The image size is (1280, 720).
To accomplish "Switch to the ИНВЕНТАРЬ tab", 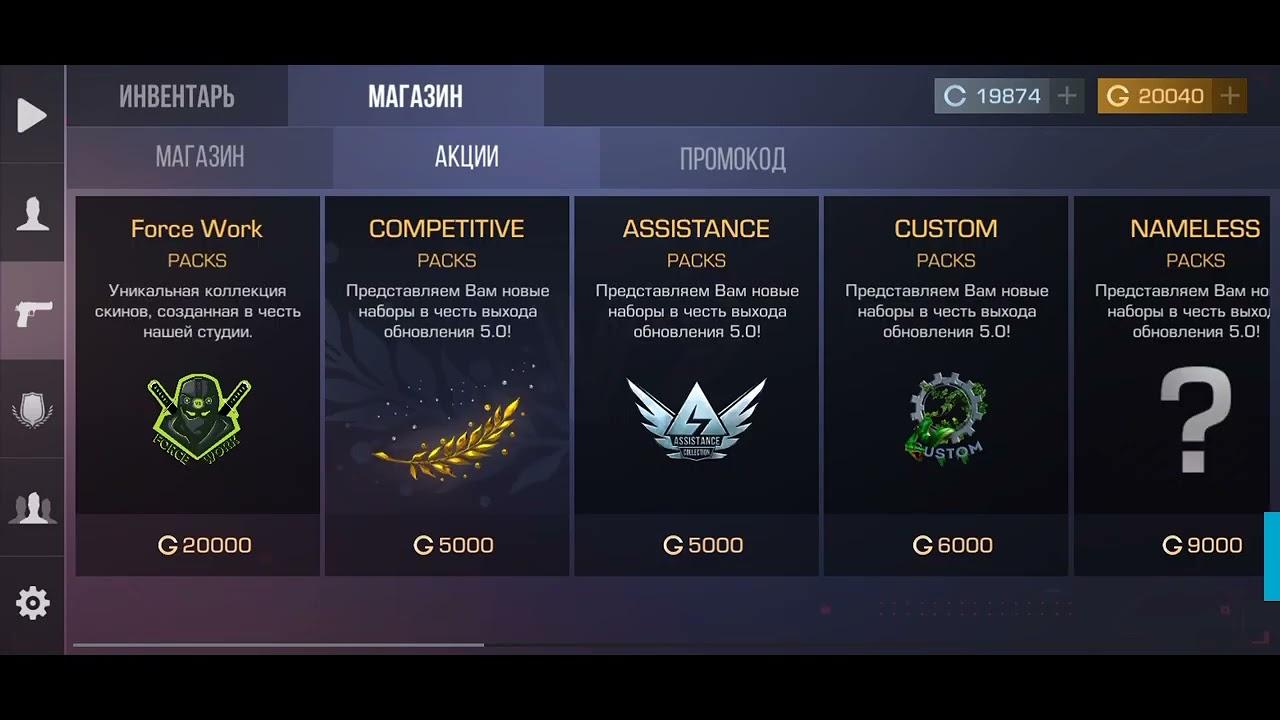I will [x=176, y=95].
